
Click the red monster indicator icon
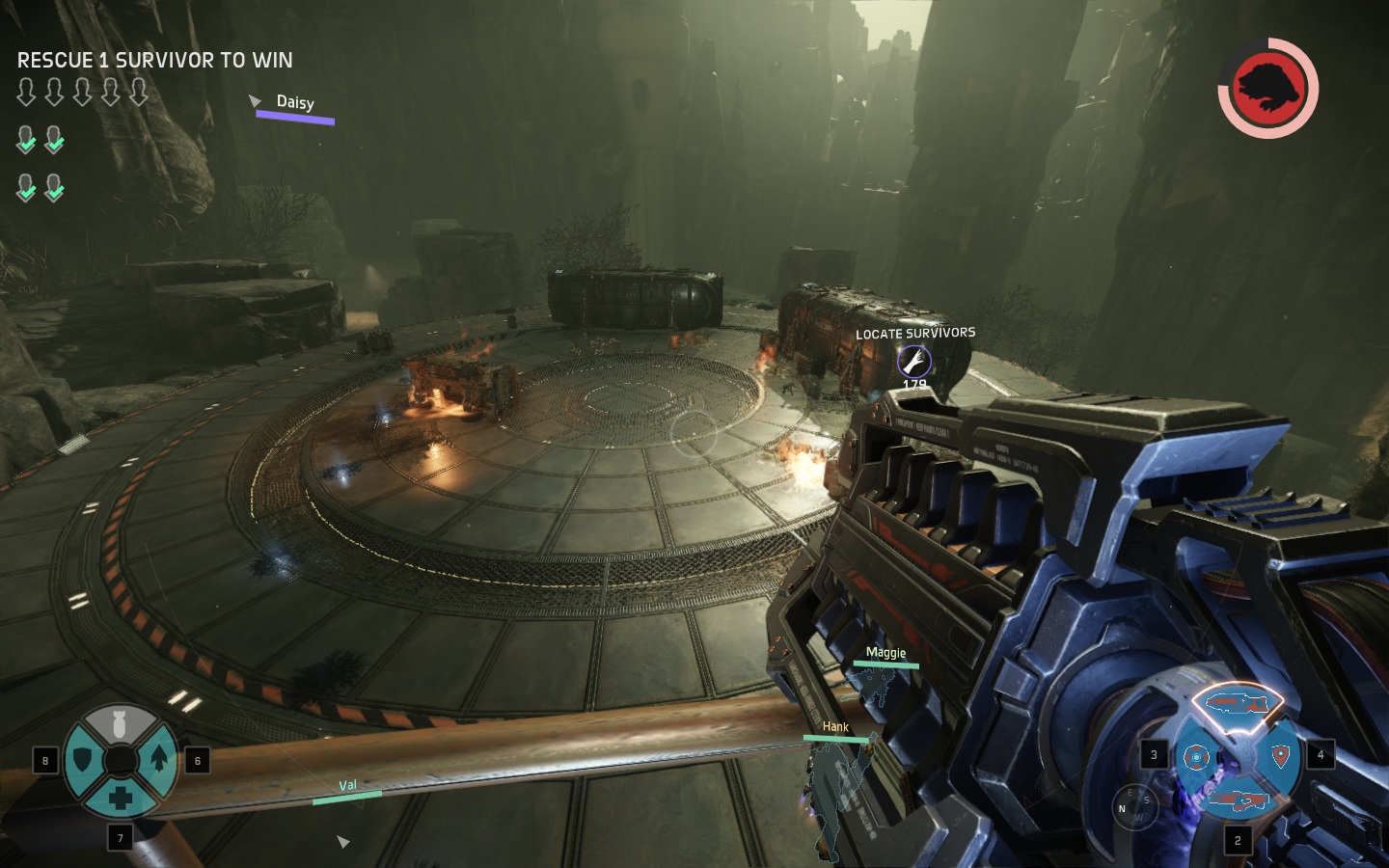point(1266,87)
